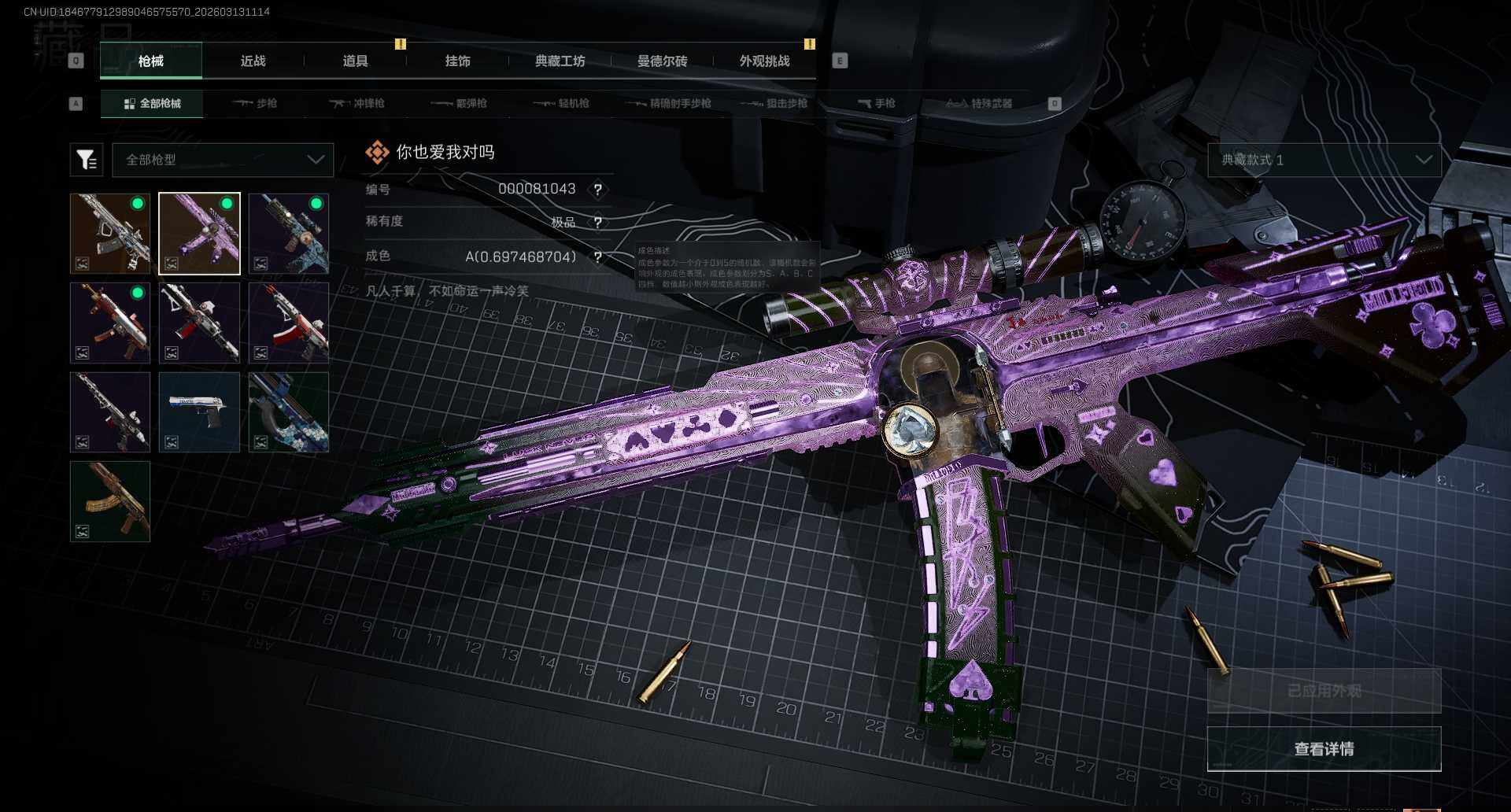Go to the 典藏工坊 workshop tab
The height and width of the screenshot is (812, 1511).
tap(560, 61)
